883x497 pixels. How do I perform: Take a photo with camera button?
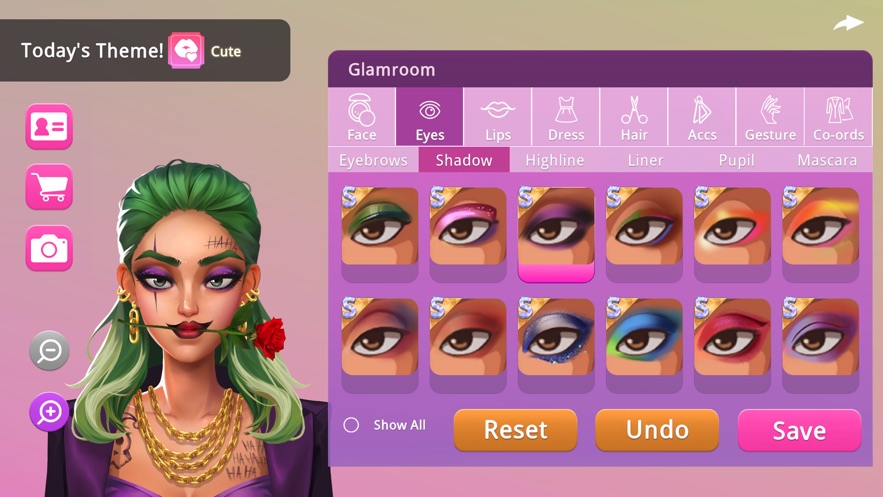49,248
